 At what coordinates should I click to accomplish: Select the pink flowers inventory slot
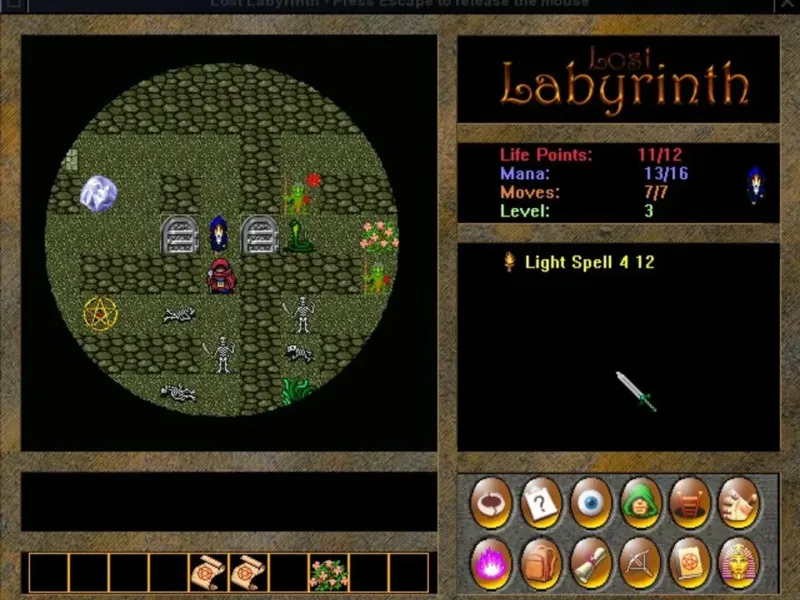point(328,573)
